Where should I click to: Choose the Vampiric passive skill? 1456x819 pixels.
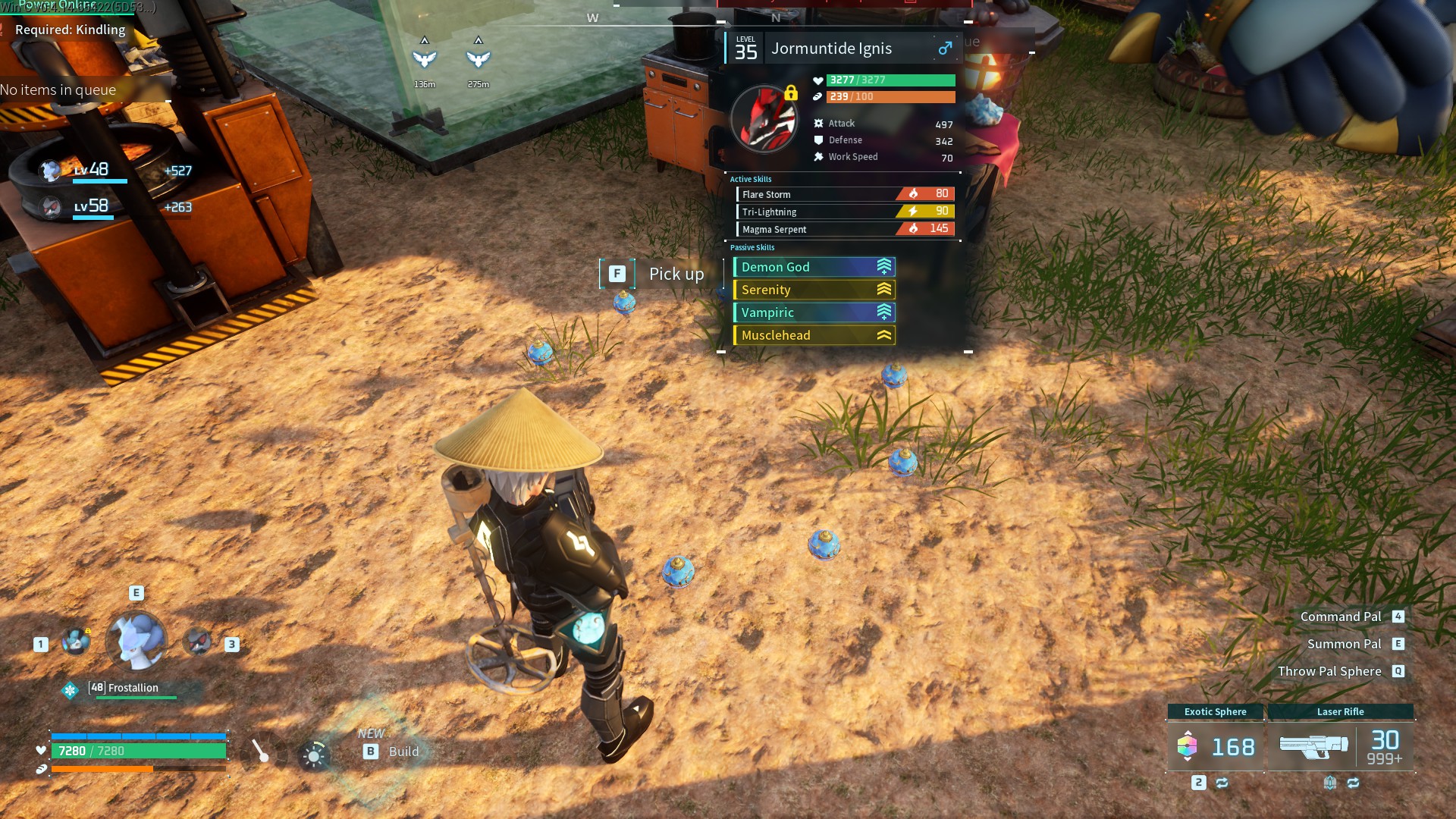point(814,312)
